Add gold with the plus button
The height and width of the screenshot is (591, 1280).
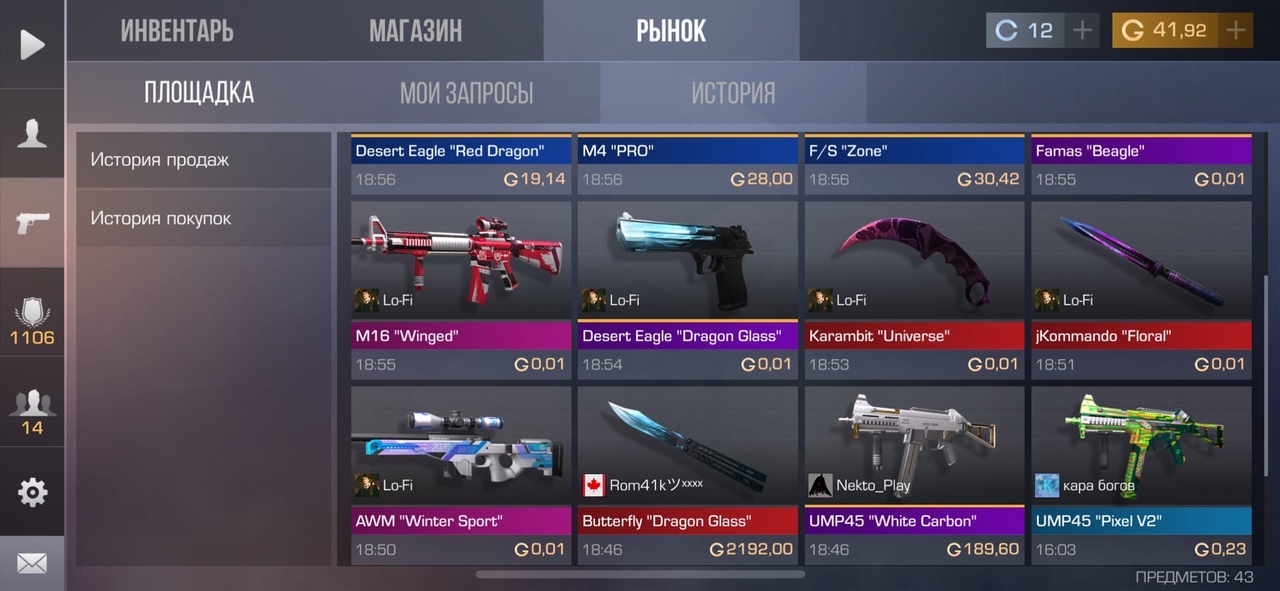[1236, 31]
